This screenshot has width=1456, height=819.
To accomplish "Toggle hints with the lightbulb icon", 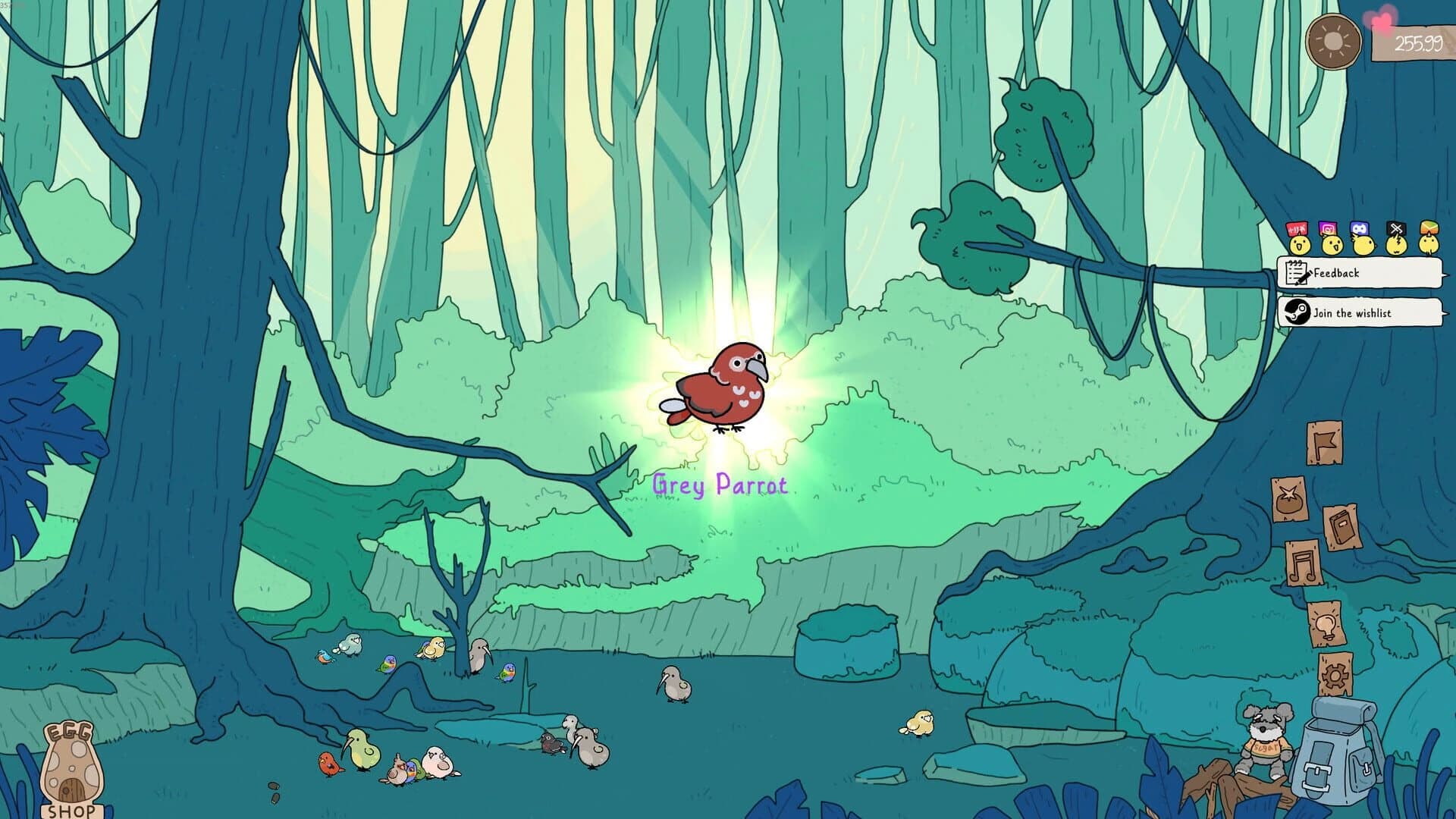I will coord(1327,626).
